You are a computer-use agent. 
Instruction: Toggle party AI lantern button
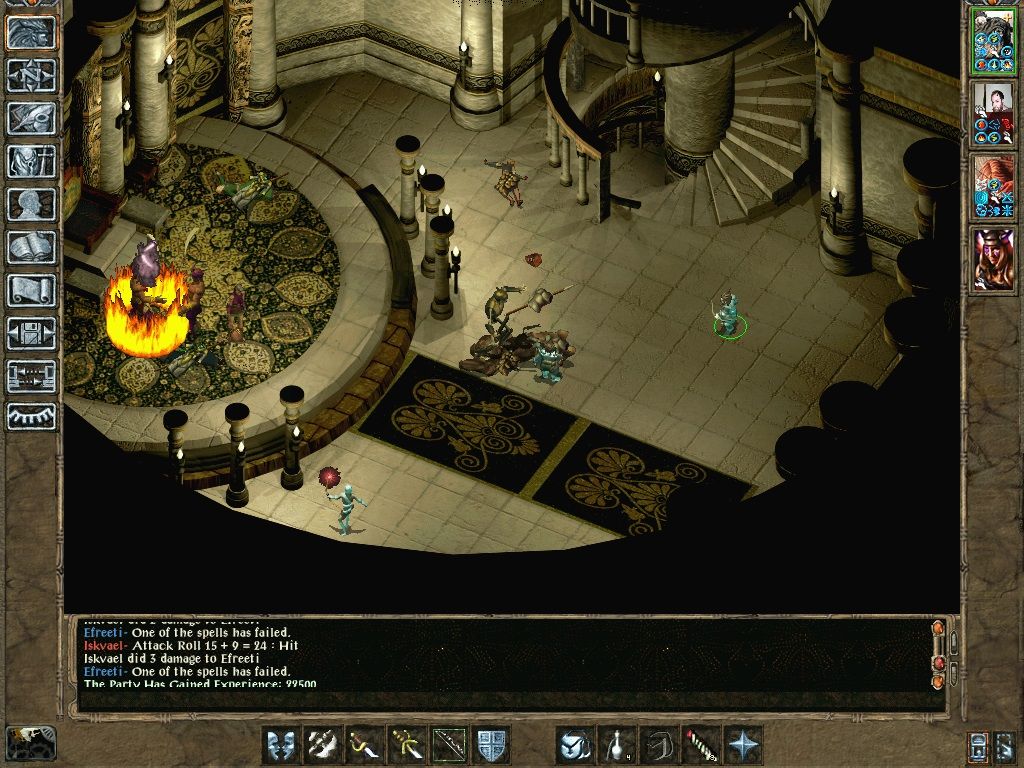(977, 745)
